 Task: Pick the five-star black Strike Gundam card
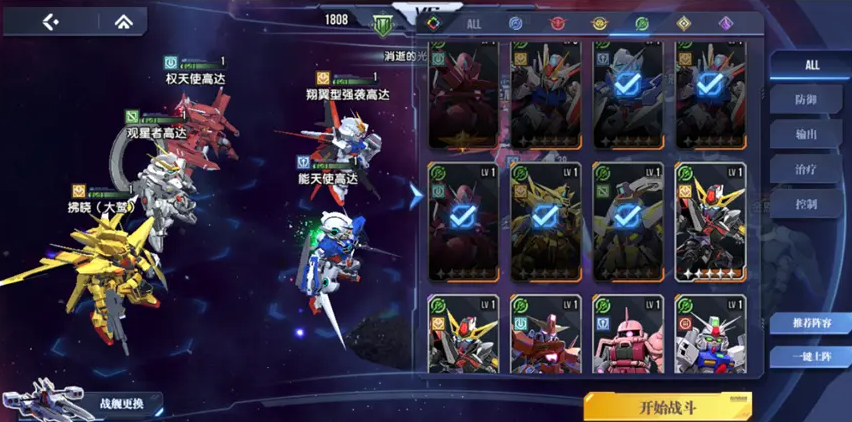point(710,221)
